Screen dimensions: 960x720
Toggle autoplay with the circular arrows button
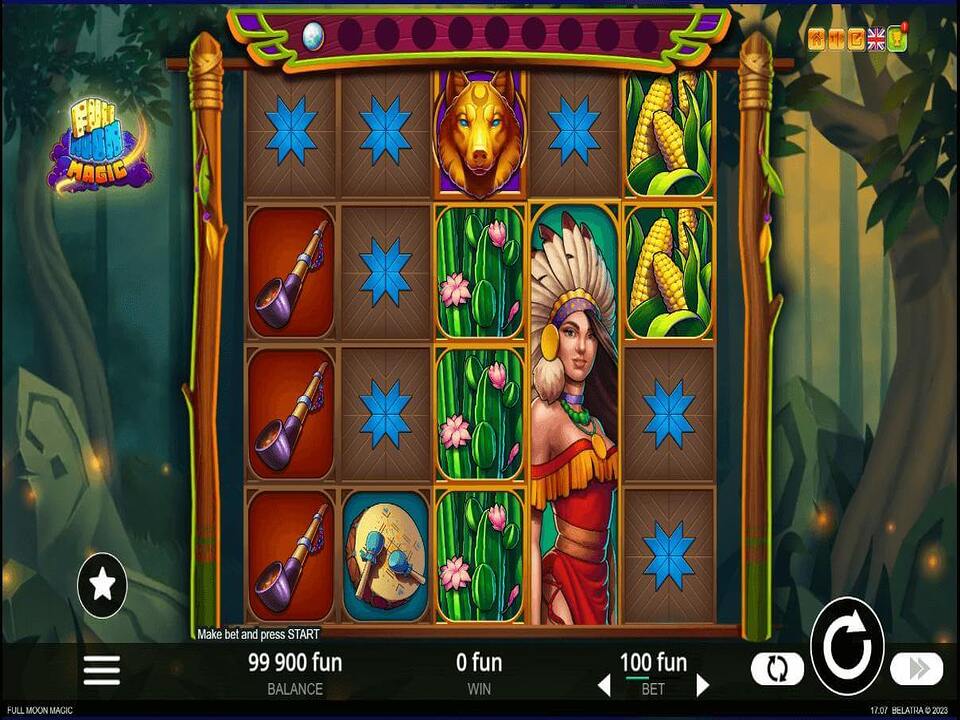point(778,668)
